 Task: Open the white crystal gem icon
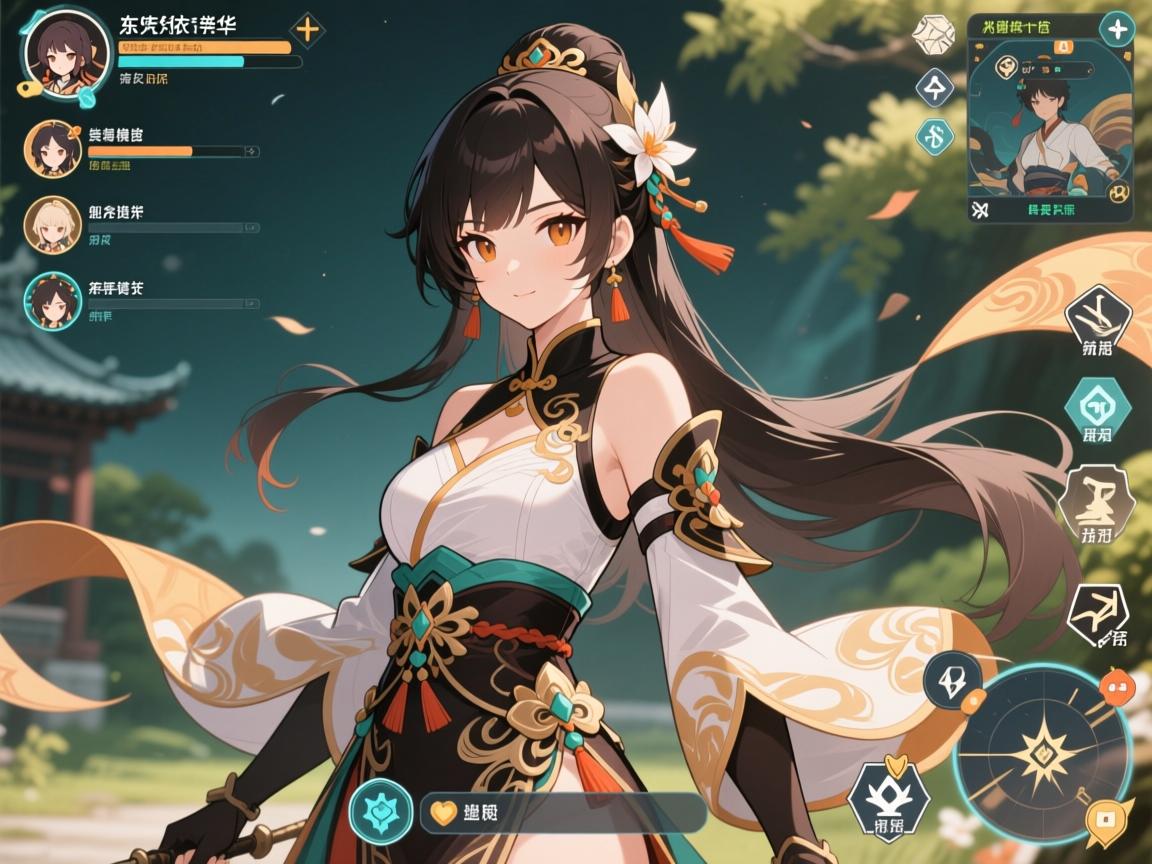(933, 35)
